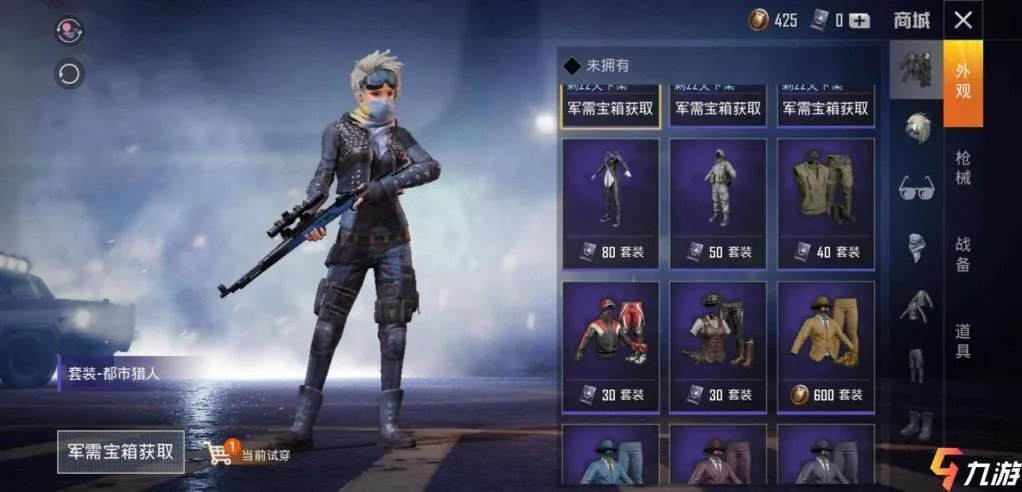Show the pants category

[916, 365]
